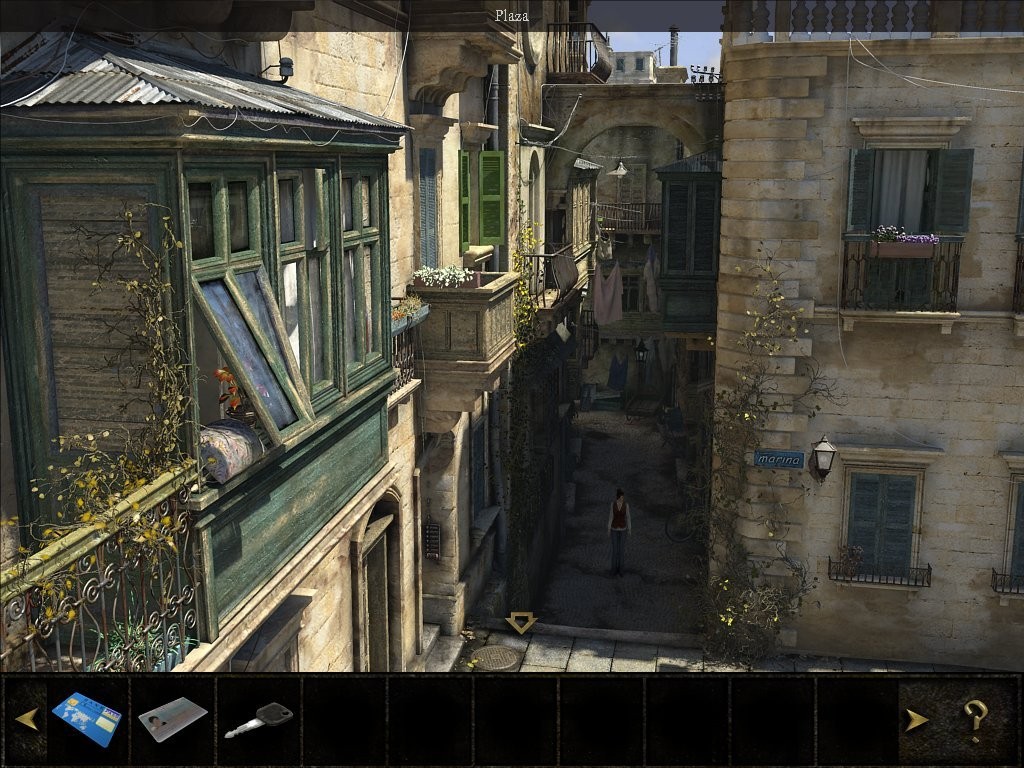Pick the grey ID card from inventory
1024x768 pixels.
pos(172,719)
